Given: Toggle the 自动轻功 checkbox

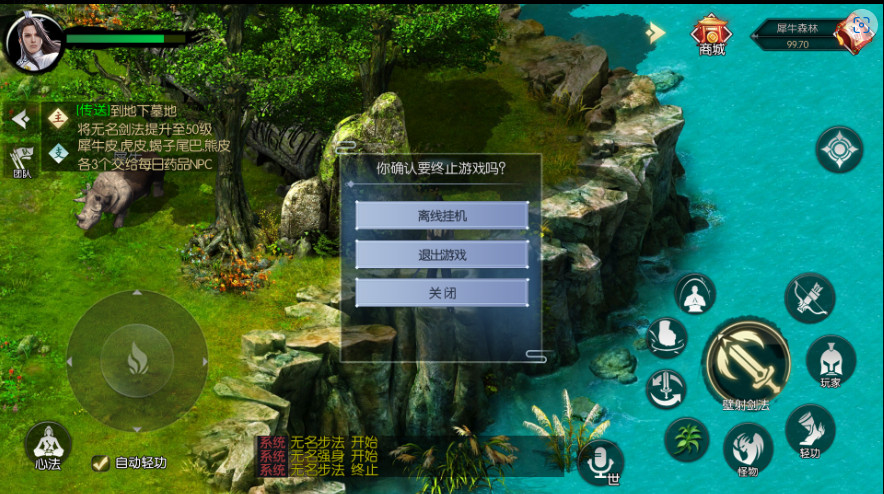Looking at the screenshot, I should point(100,463).
